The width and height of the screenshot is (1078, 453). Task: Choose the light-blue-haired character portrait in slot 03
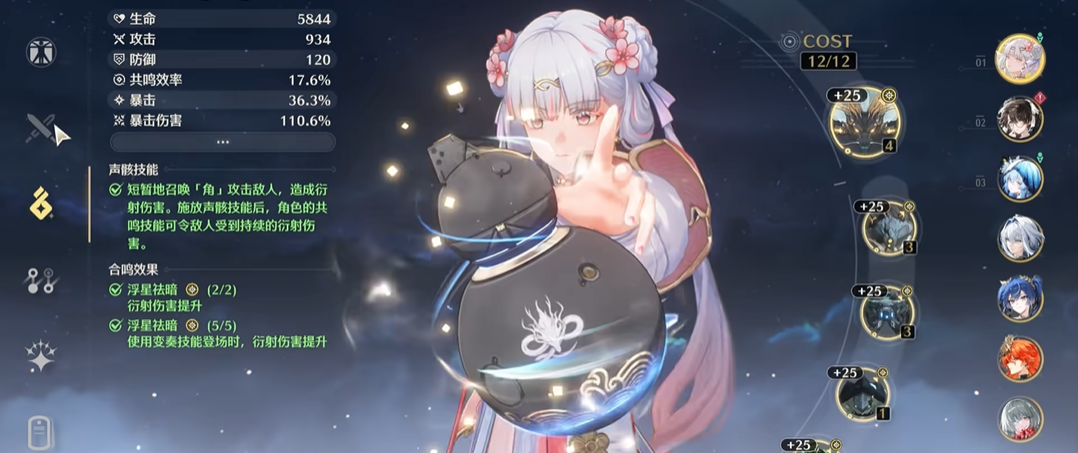(1020, 179)
